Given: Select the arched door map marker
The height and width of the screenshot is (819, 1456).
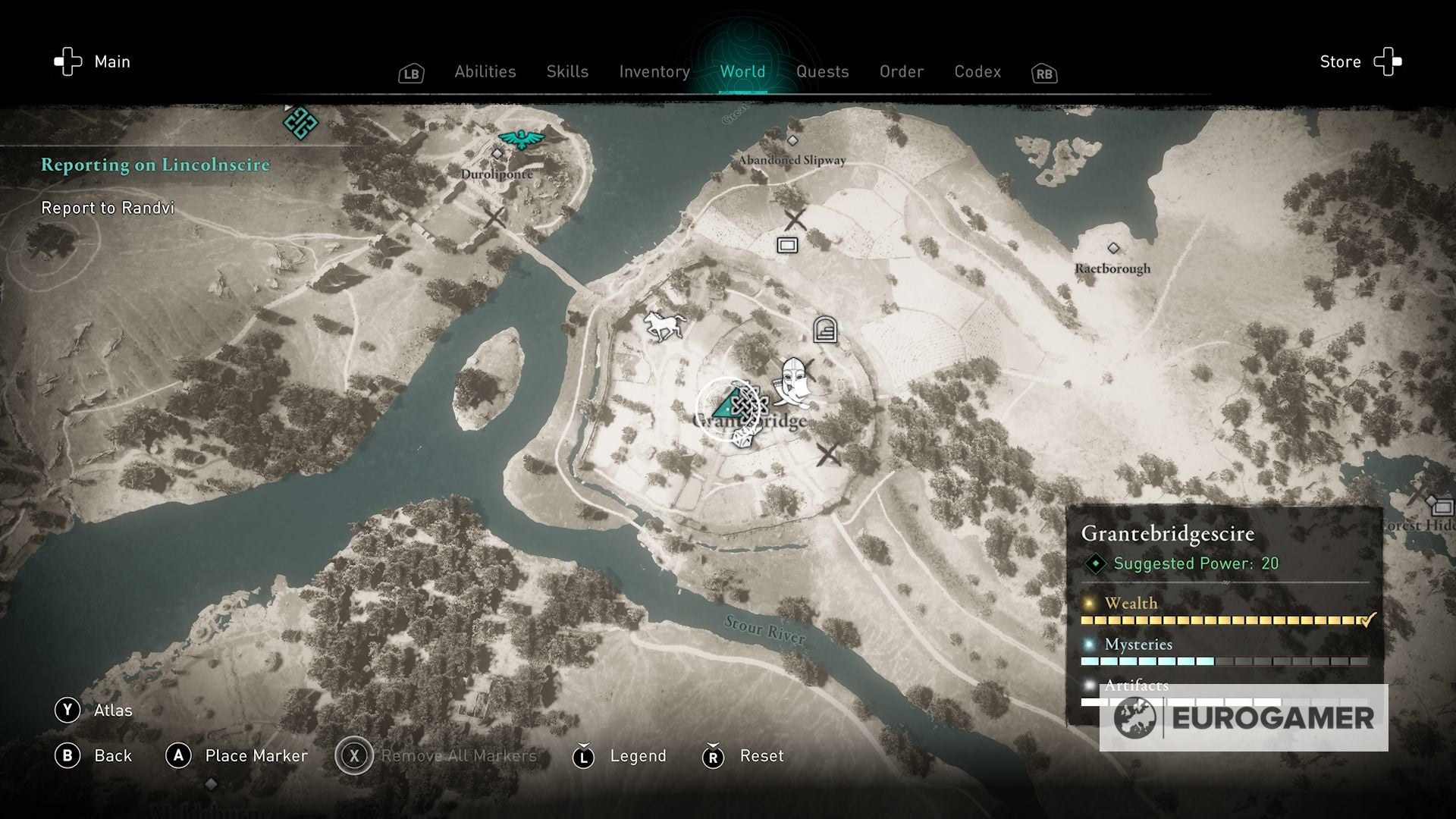Looking at the screenshot, I should (x=825, y=331).
